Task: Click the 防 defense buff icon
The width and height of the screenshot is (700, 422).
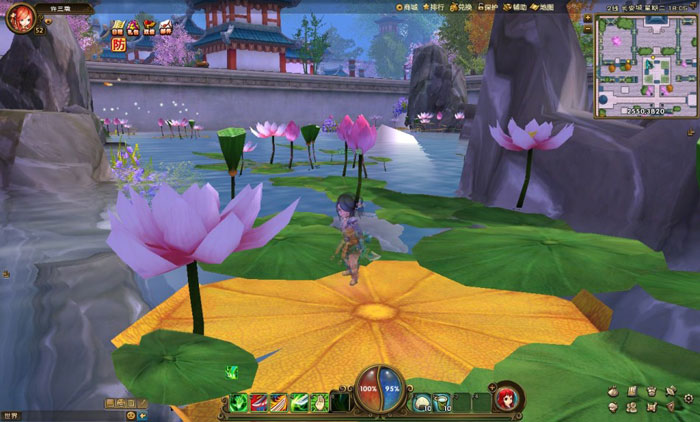Action: 118,45
